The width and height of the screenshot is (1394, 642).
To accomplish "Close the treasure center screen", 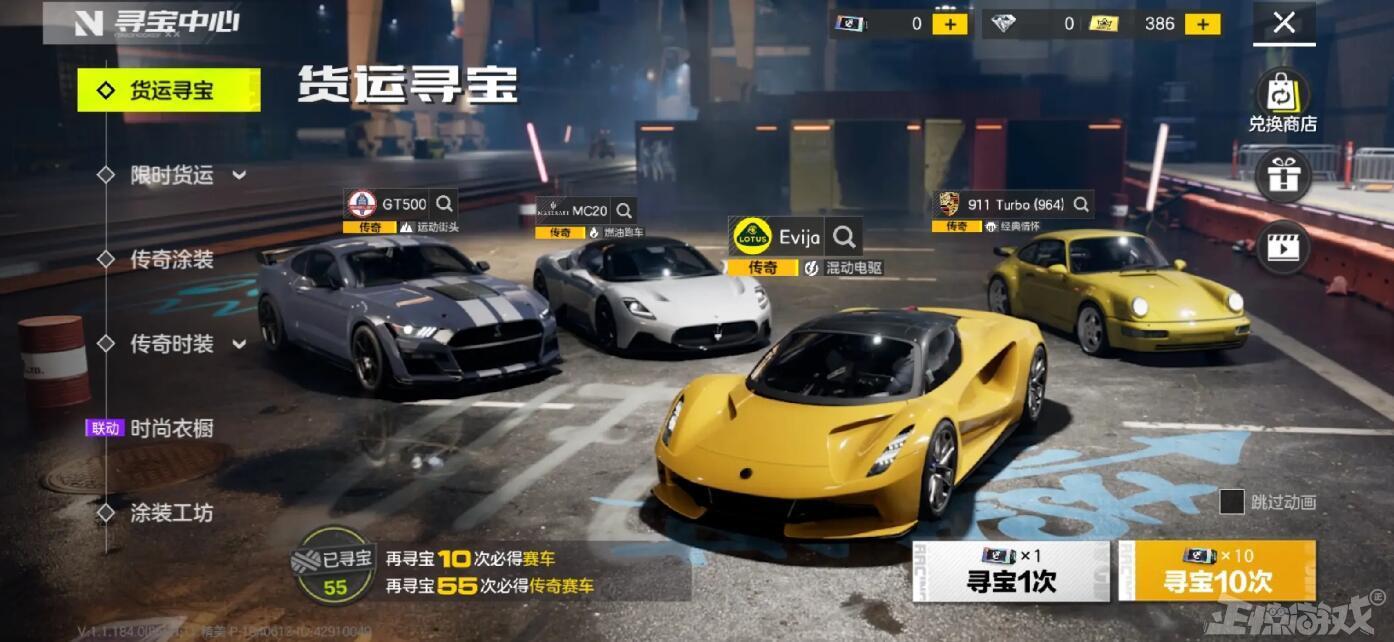I will [x=1284, y=23].
